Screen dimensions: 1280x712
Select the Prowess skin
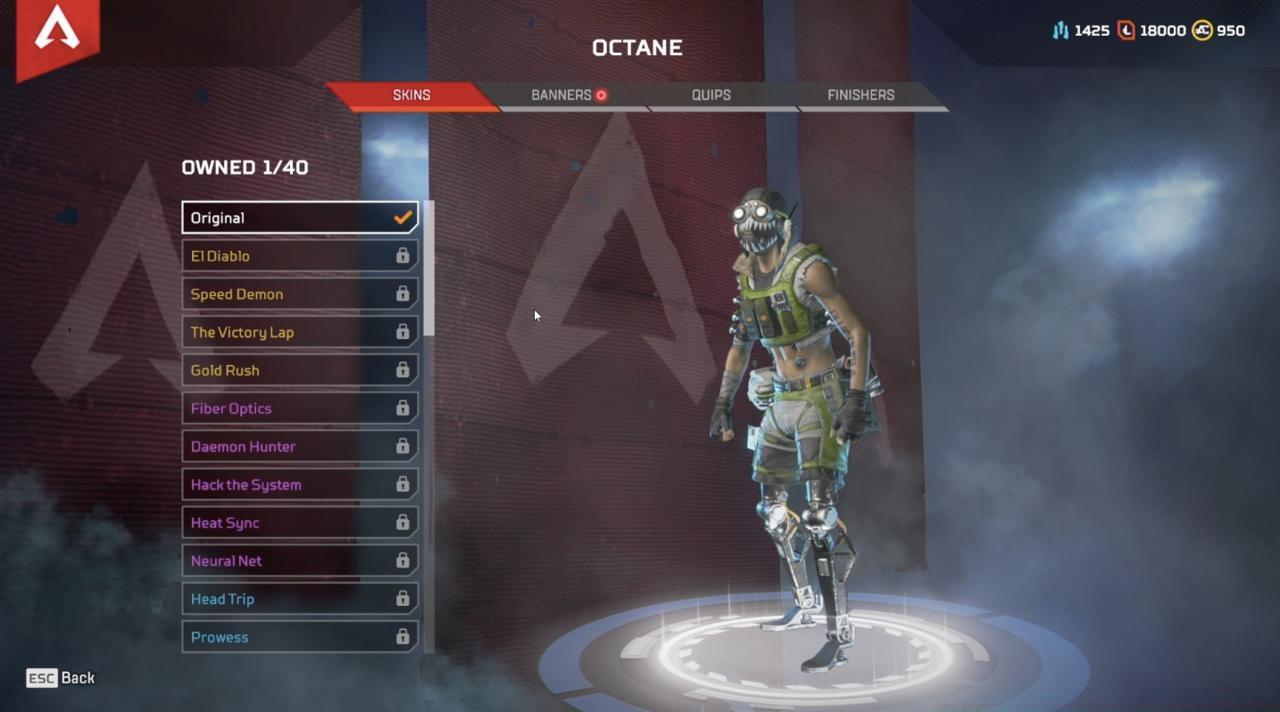(299, 637)
